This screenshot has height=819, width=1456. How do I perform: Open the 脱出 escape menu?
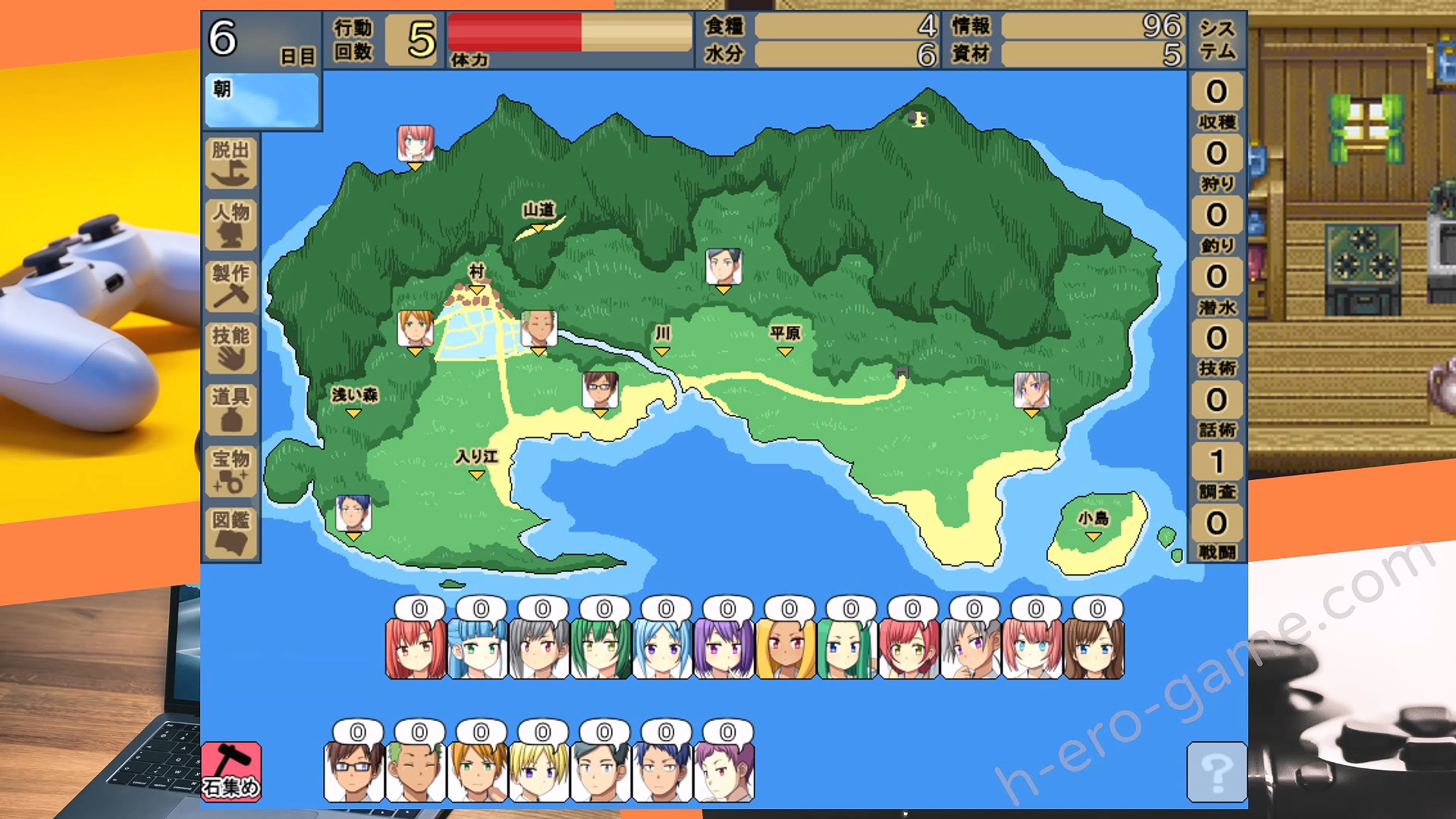pyautogui.click(x=231, y=162)
